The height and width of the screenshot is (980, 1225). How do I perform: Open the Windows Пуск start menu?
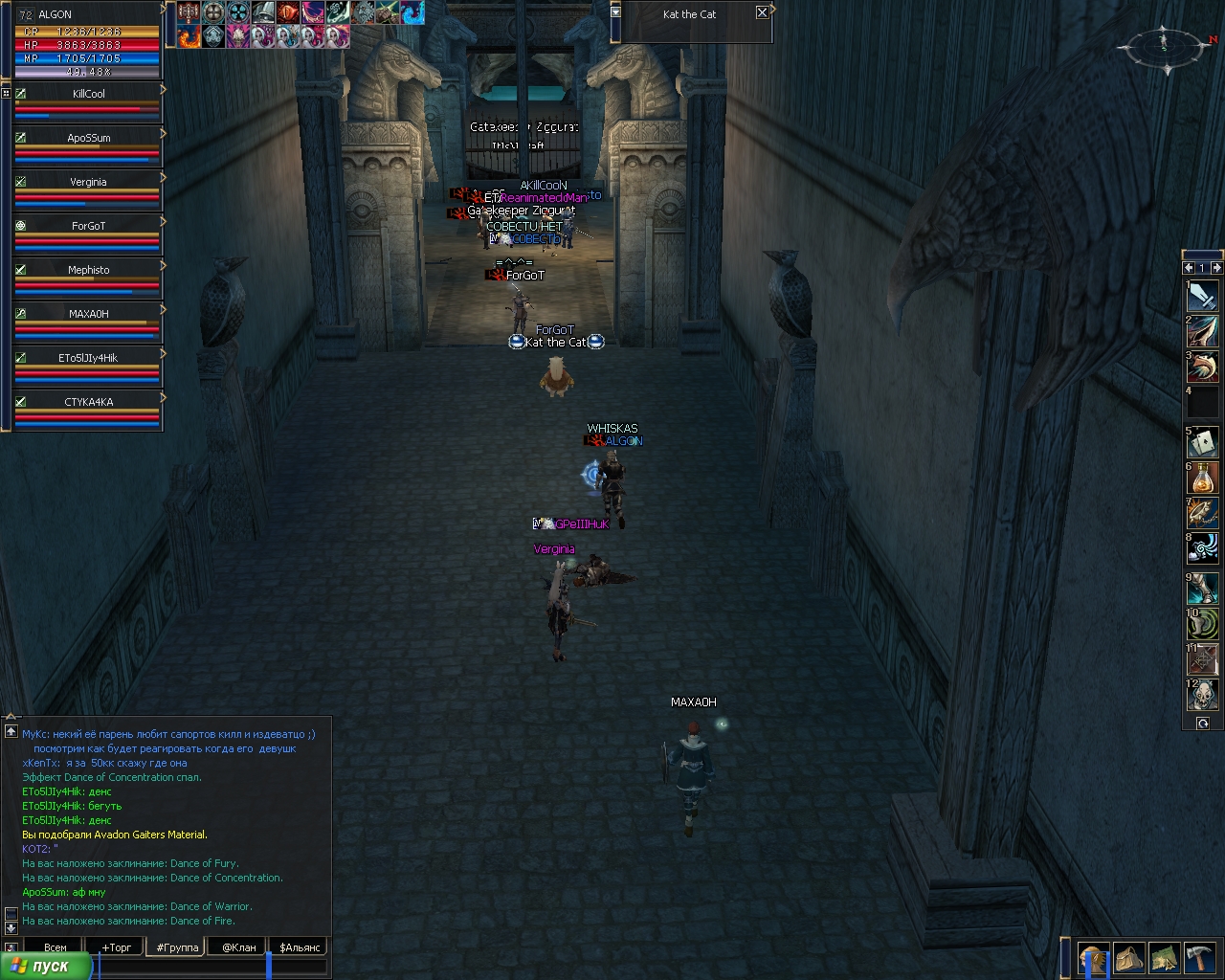click(46, 967)
